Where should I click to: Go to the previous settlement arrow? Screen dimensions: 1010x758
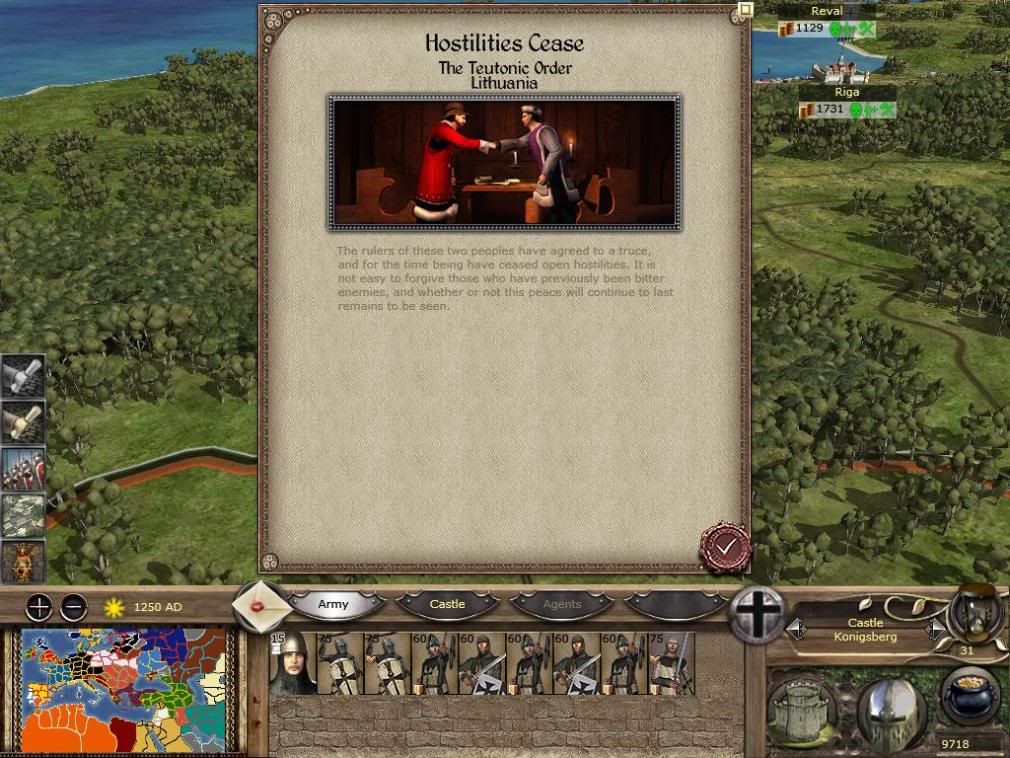[x=797, y=629]
